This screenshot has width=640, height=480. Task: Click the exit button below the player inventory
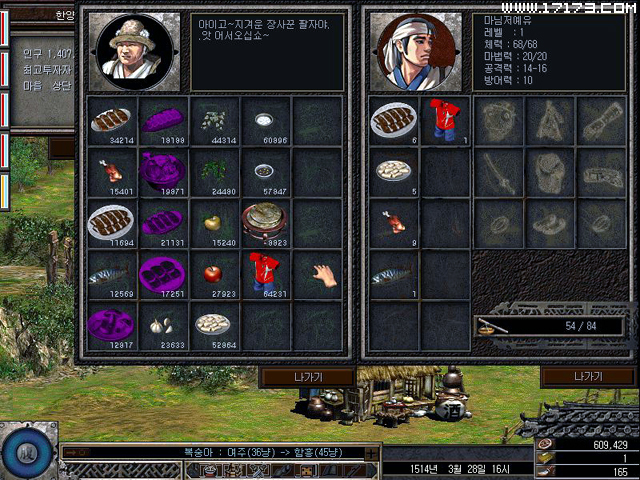point(587,376)
